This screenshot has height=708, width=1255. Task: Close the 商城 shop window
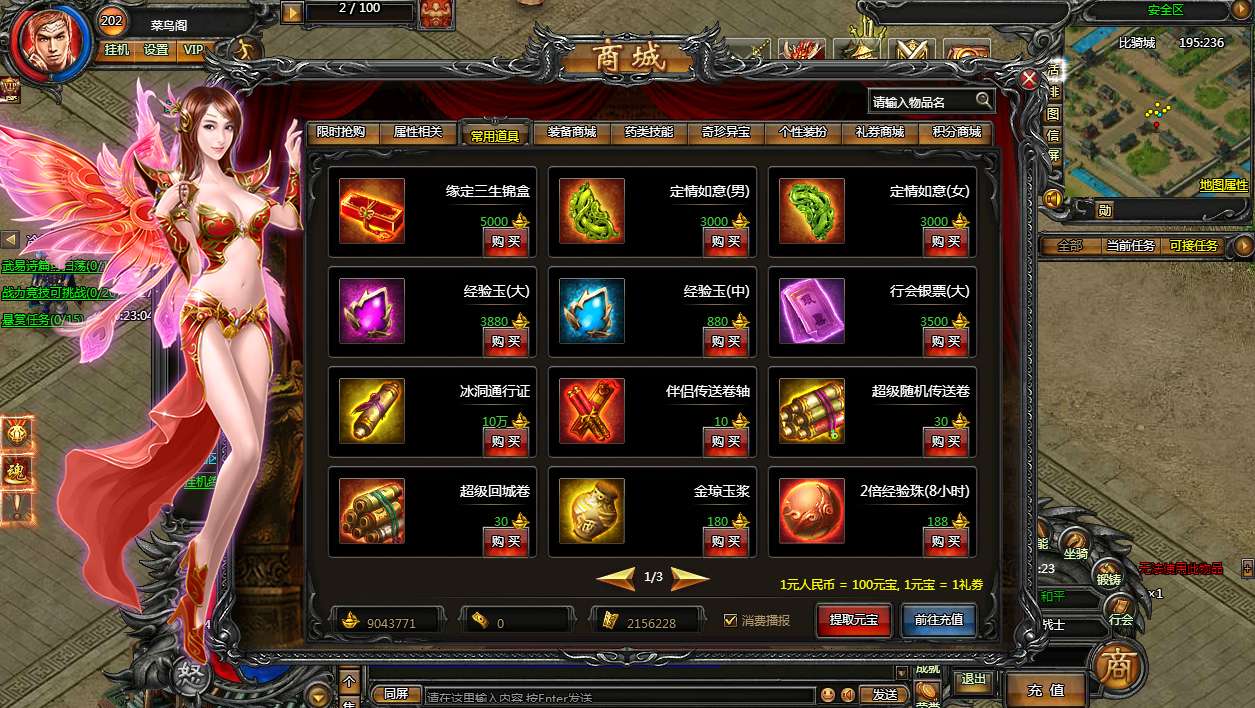1028,80
